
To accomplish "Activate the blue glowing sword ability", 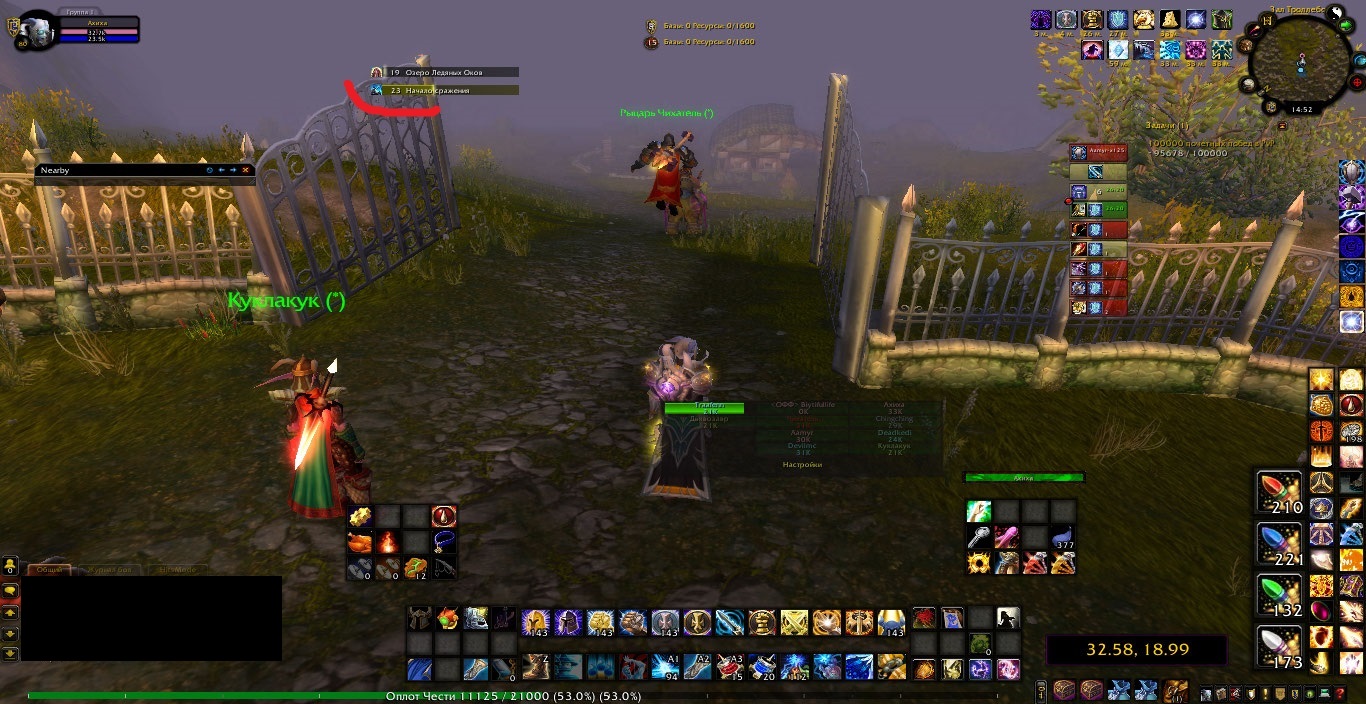I will 730,623.
